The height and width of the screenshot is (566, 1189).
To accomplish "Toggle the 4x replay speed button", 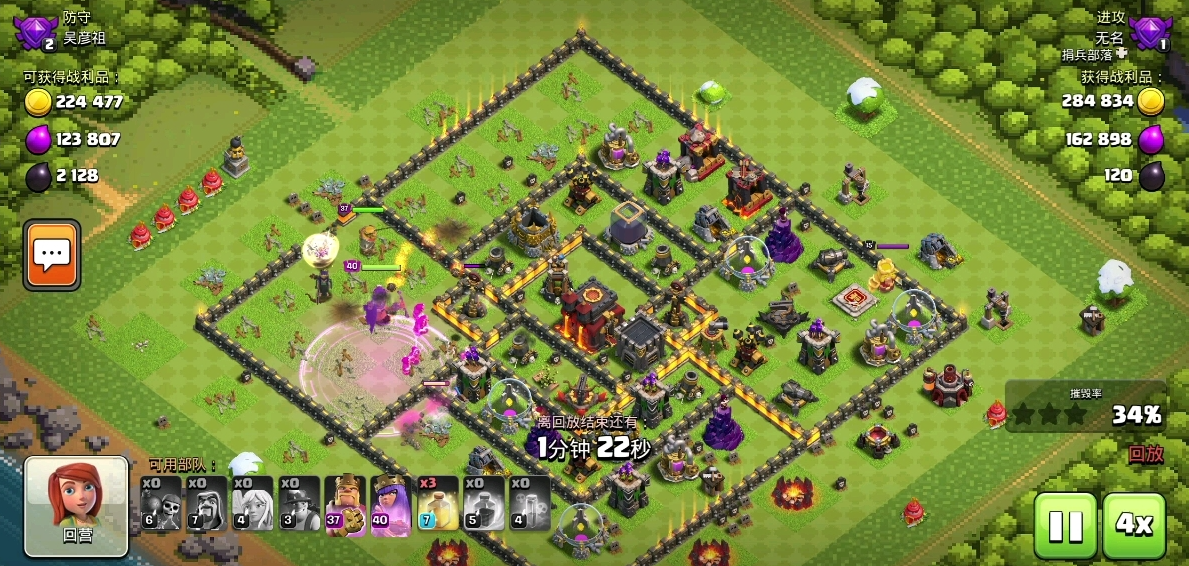I will click(x=1134, y=525).
